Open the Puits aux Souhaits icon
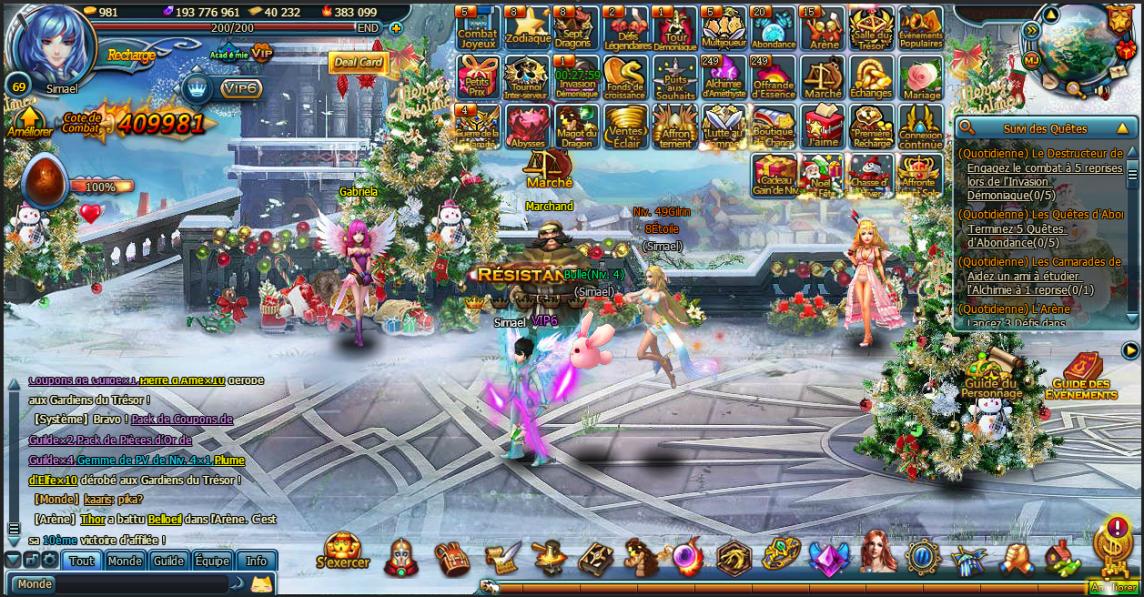 675,77
